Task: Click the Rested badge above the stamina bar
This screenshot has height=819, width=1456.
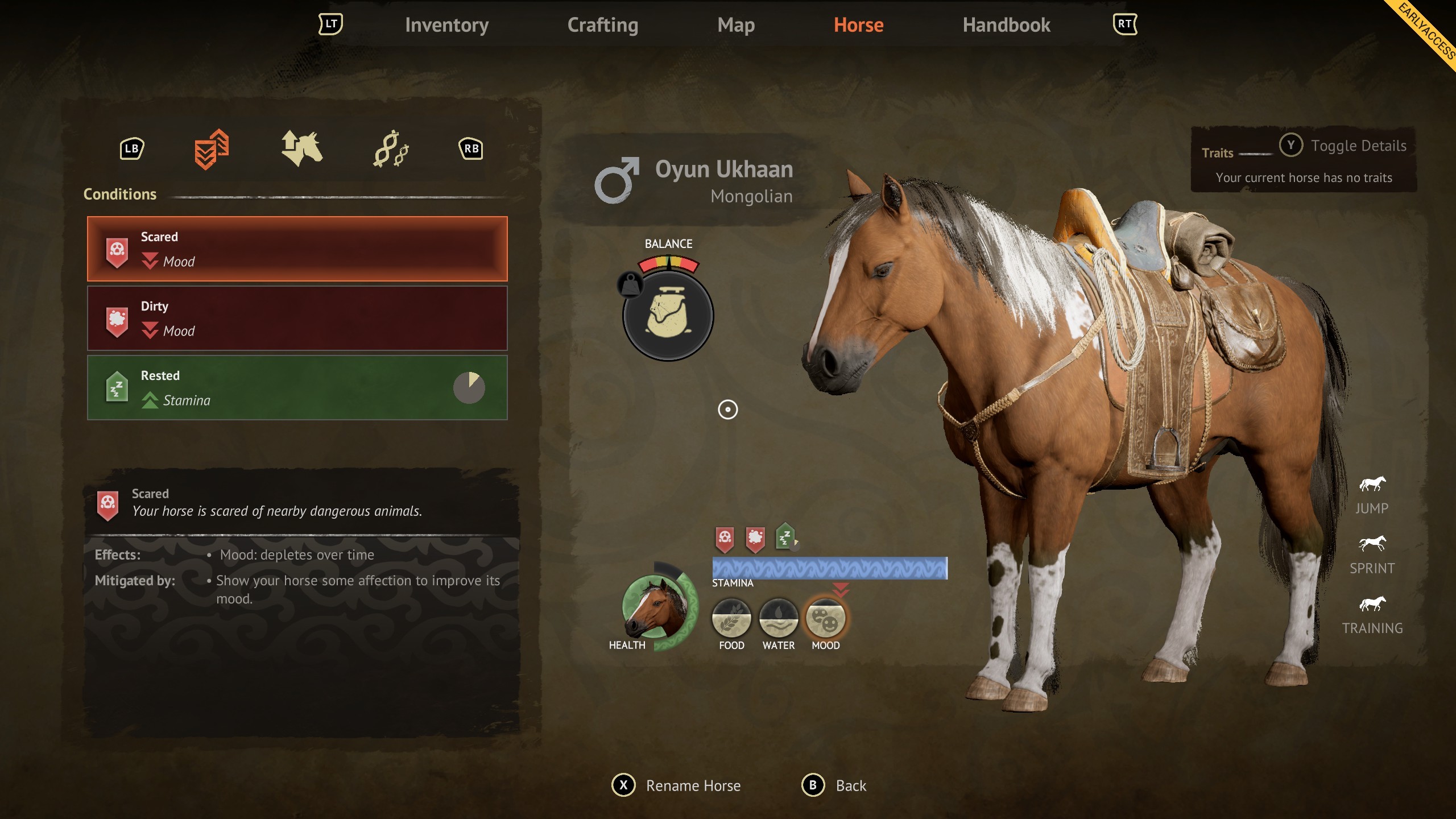Action: pyautogui.click(x=784, y=535)
